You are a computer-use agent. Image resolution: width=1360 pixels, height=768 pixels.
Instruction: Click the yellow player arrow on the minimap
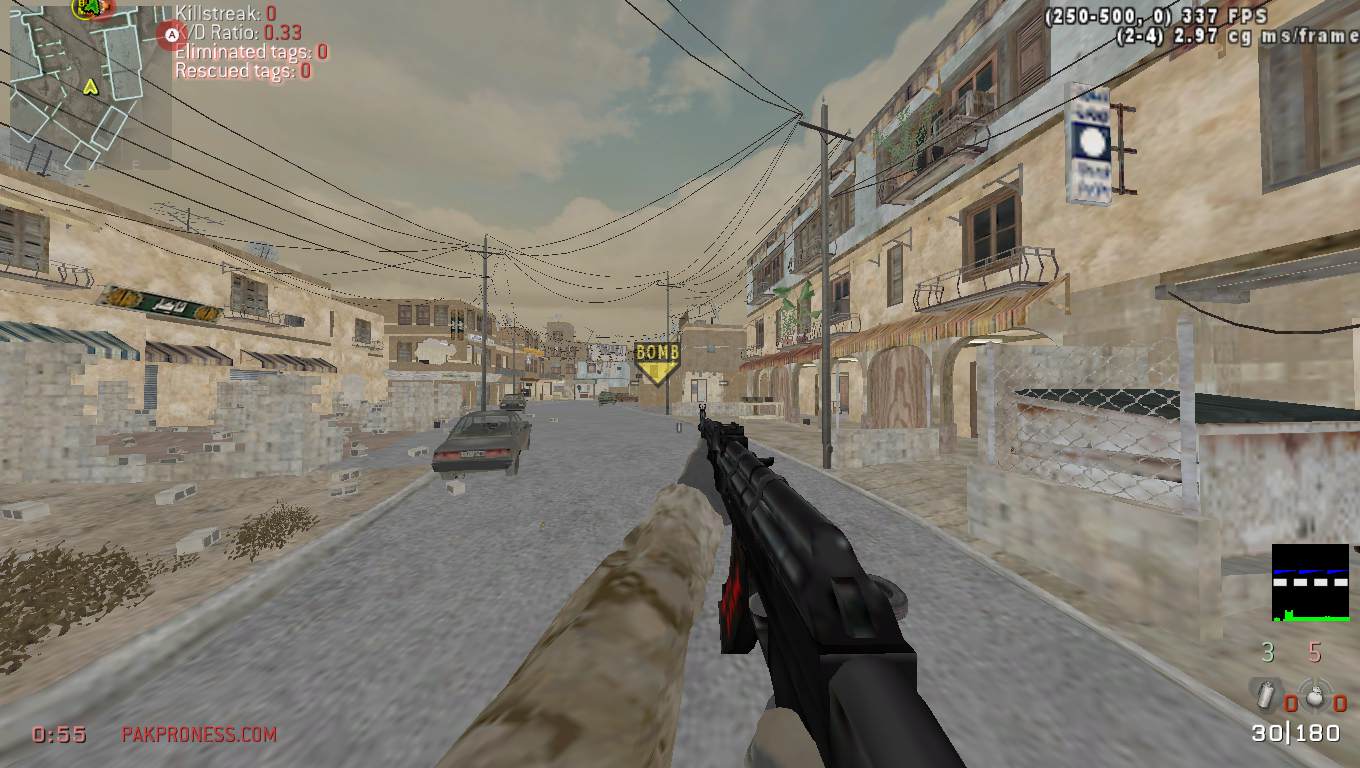point(91,87)
